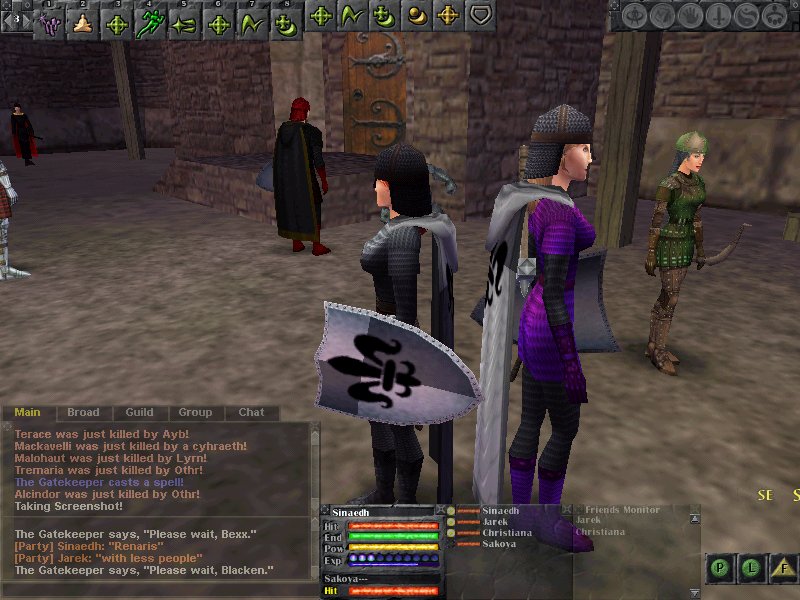Switch to the Main chat tab
The image size is (800, 600).
tap(27, 412)
